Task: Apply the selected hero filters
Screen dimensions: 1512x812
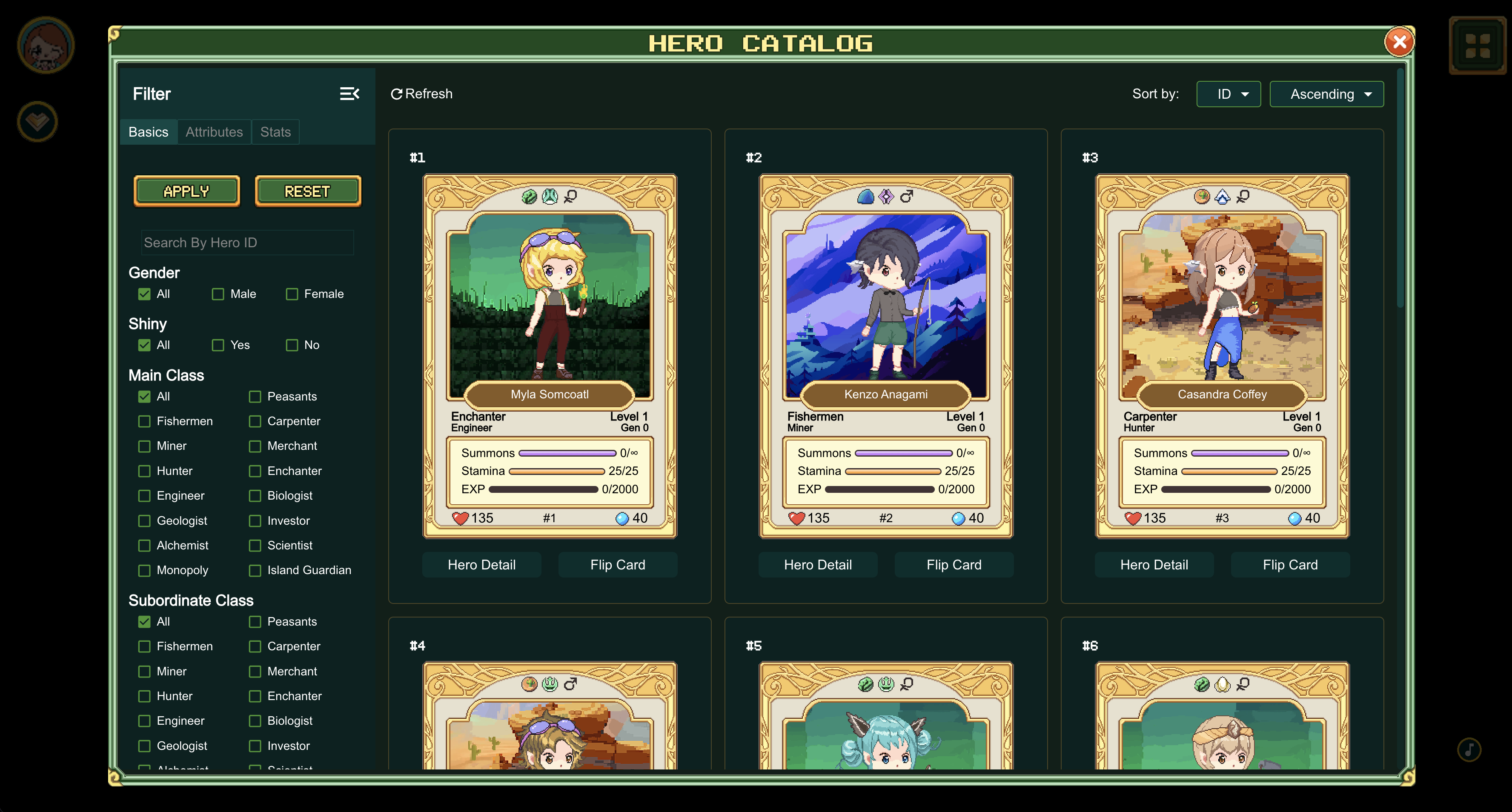Action: click(x=186, y=191)
